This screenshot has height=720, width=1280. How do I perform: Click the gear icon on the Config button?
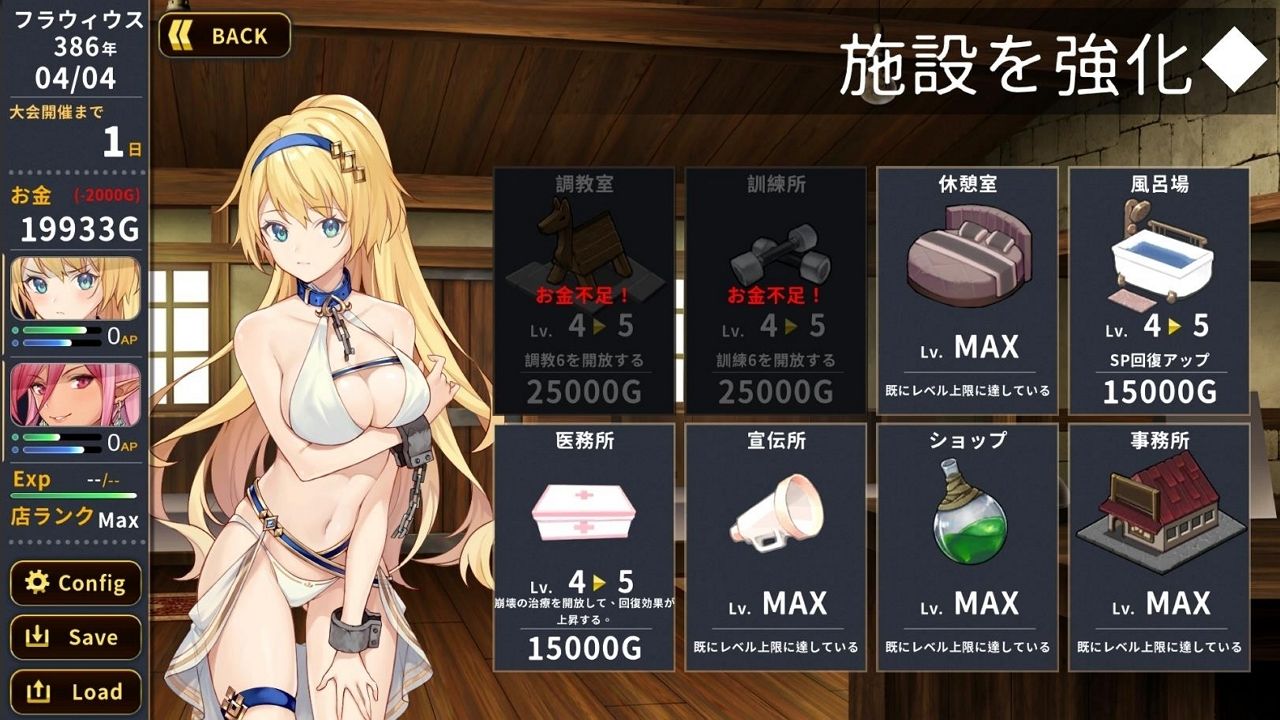(36, 583)
